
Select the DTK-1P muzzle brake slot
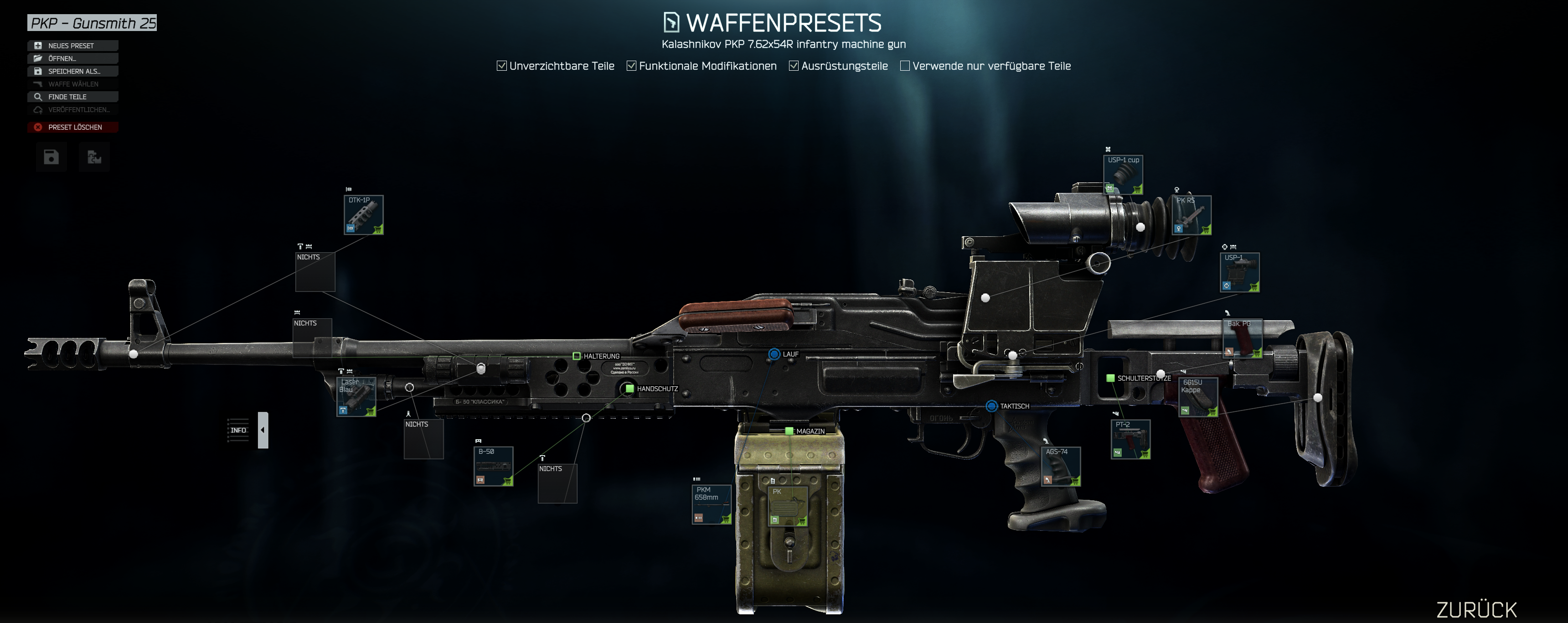(363, 214)
